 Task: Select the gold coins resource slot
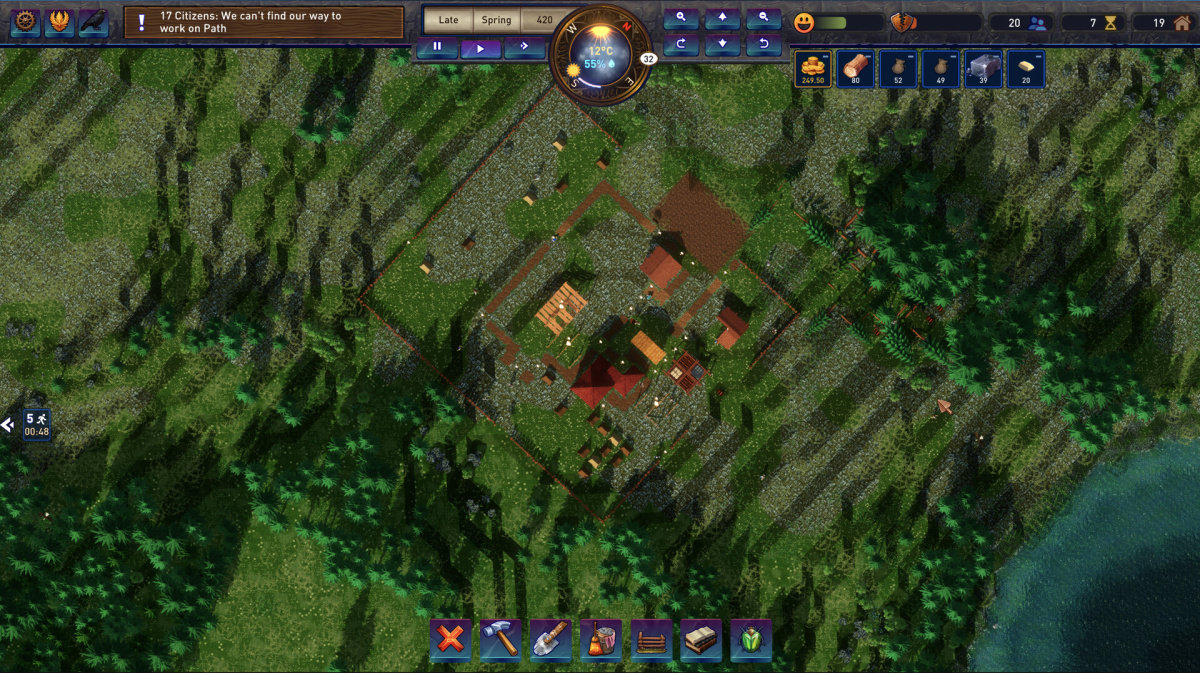[813, 69]
